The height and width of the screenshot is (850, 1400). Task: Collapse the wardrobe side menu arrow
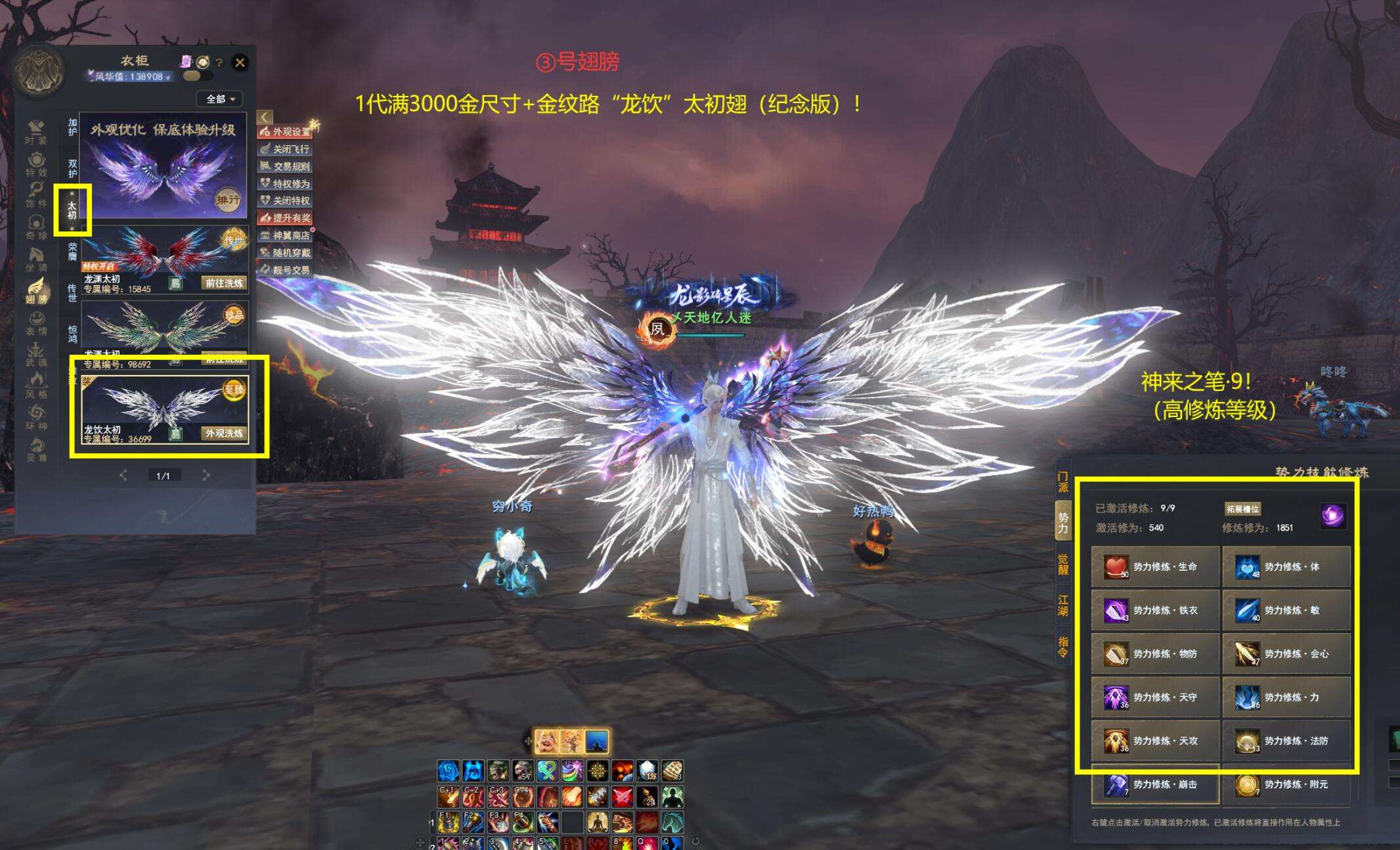264,117
